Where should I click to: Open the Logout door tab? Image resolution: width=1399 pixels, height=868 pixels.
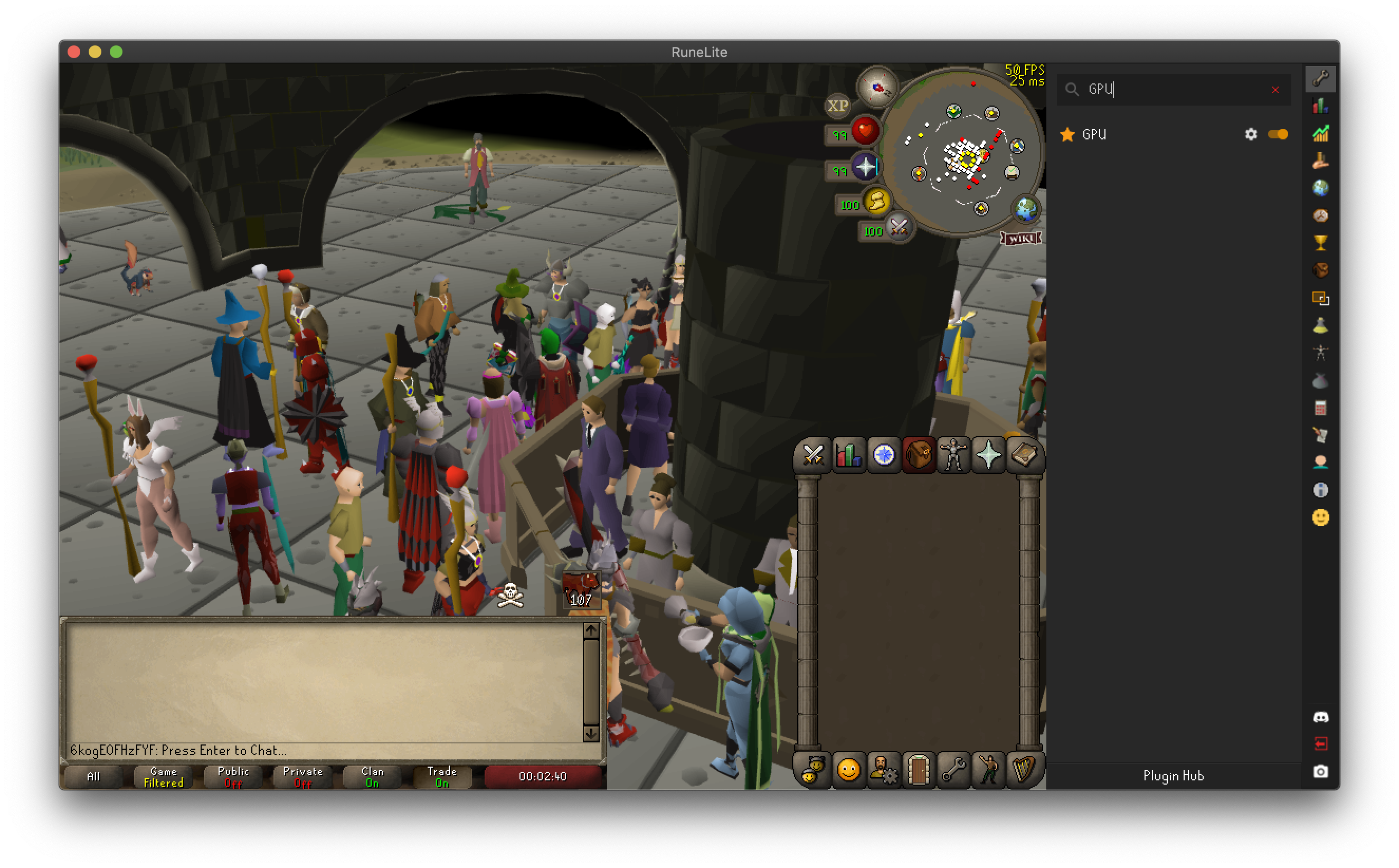tap(918, 769)
